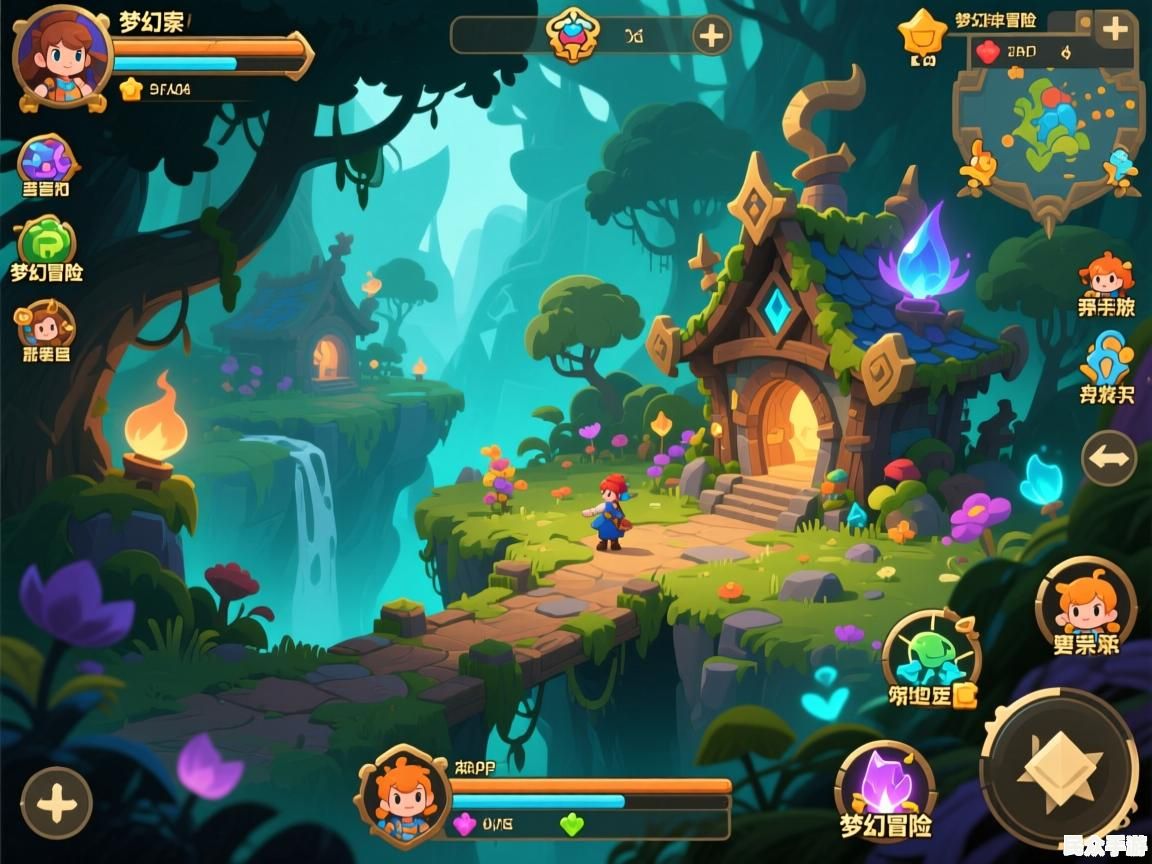Screen dimensions: 1152x864
Task: Click the round plus button at bottom-left
Action: 56,802
